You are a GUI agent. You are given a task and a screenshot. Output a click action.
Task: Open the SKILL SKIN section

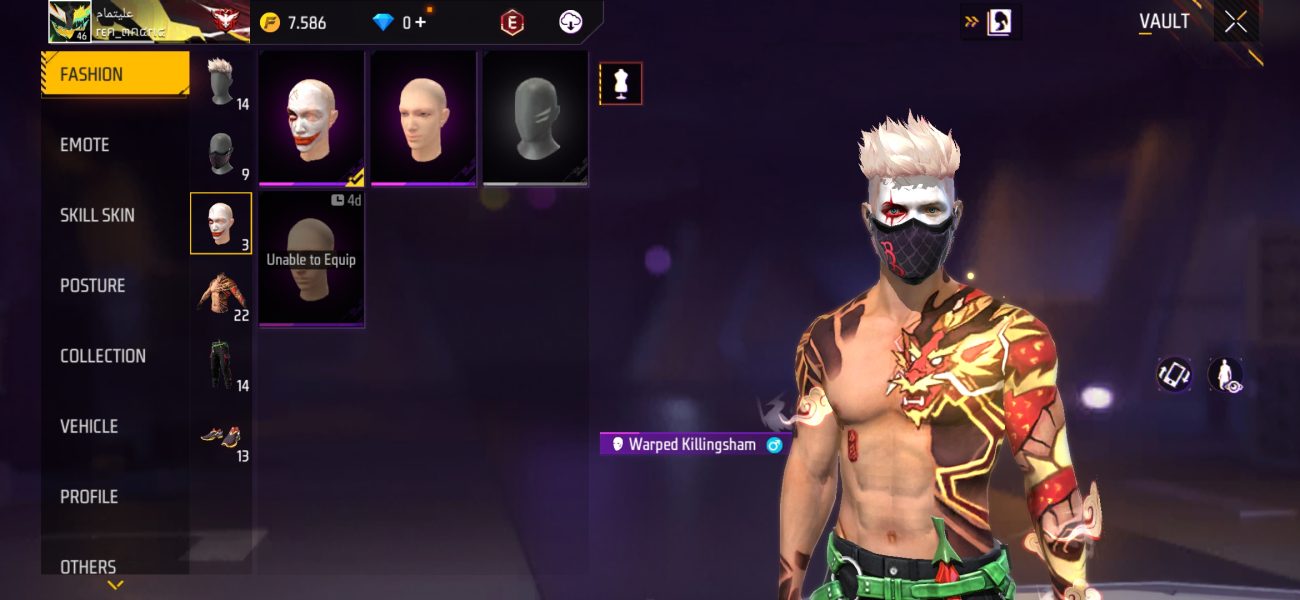click(97, 215)
